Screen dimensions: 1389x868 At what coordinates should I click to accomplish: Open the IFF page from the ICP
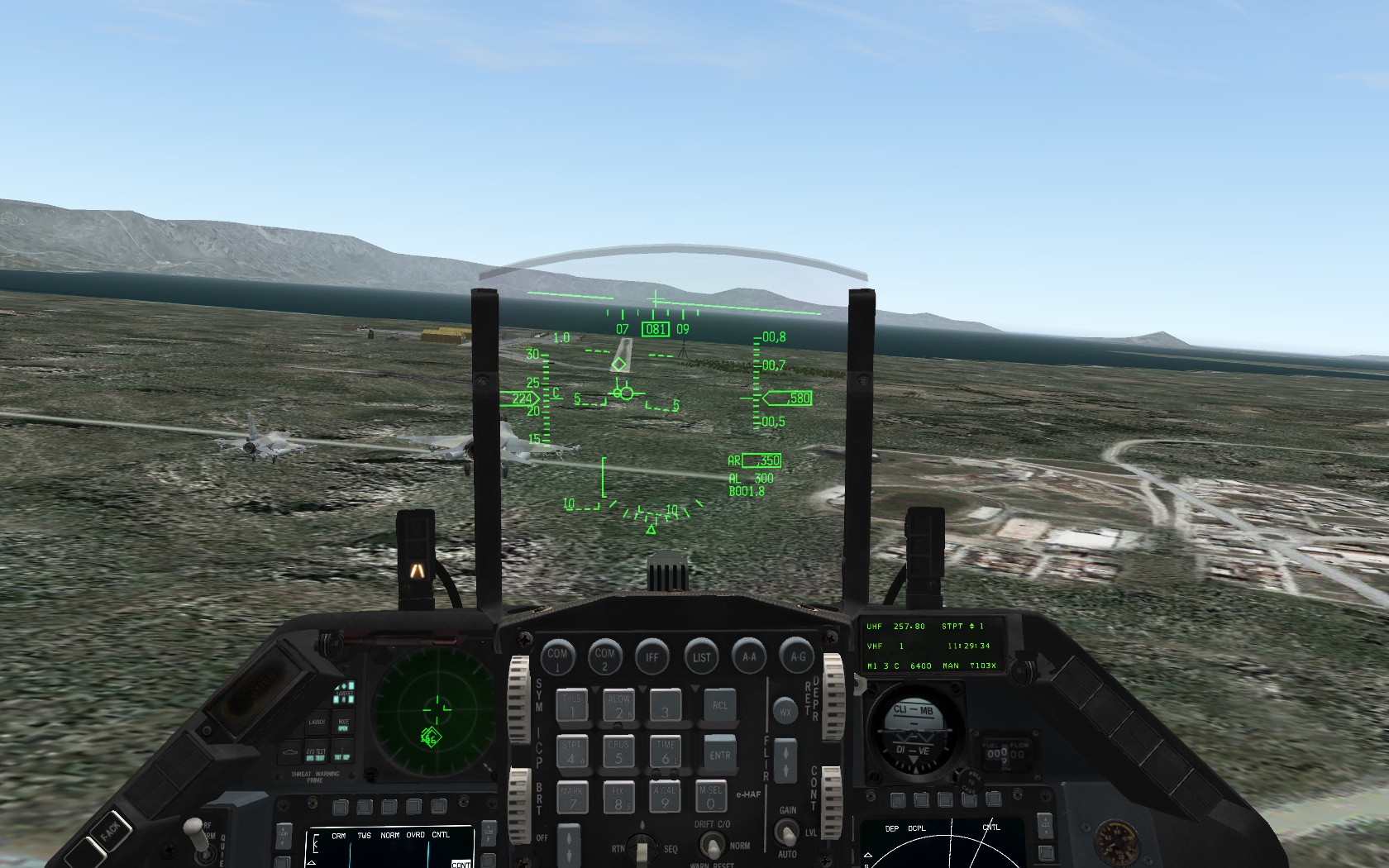652,657
